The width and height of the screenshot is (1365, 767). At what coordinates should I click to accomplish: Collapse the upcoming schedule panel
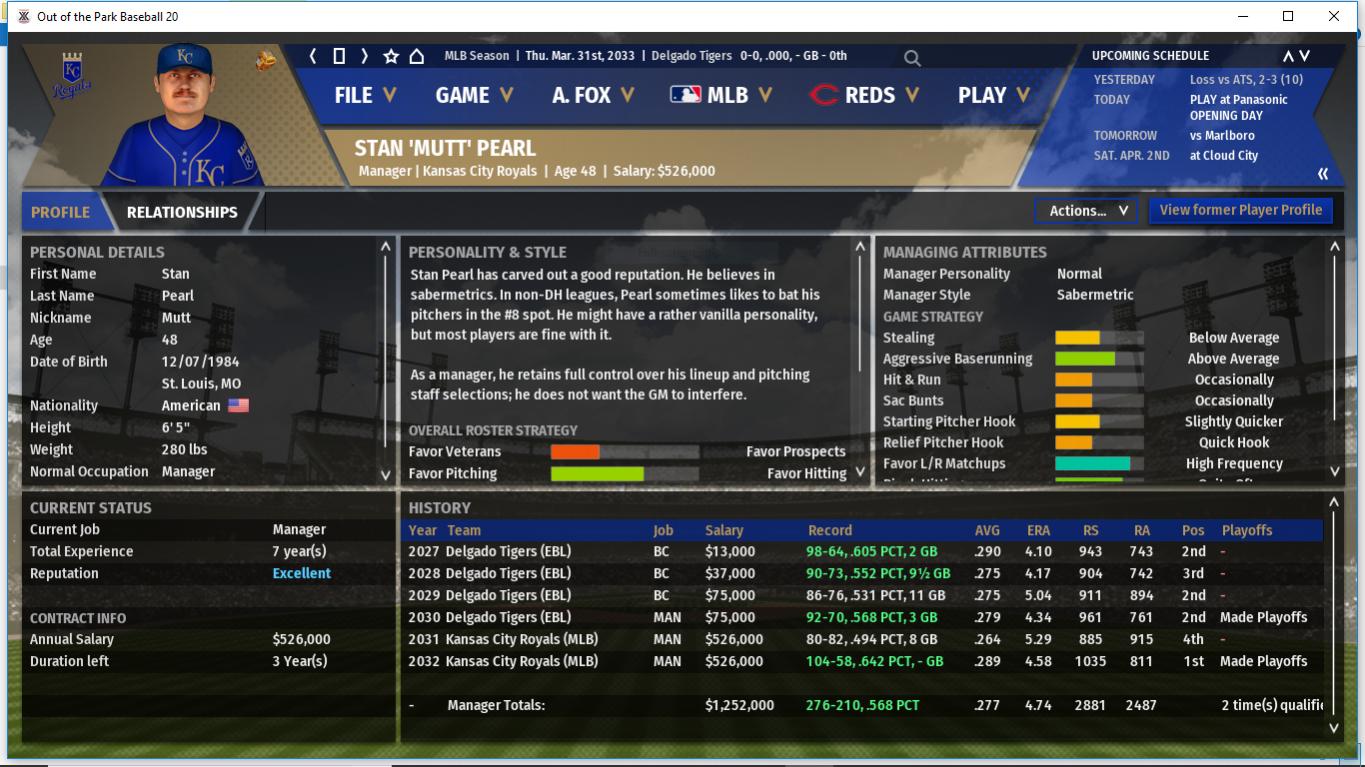pyautogui.click(x=1323, y=174)
